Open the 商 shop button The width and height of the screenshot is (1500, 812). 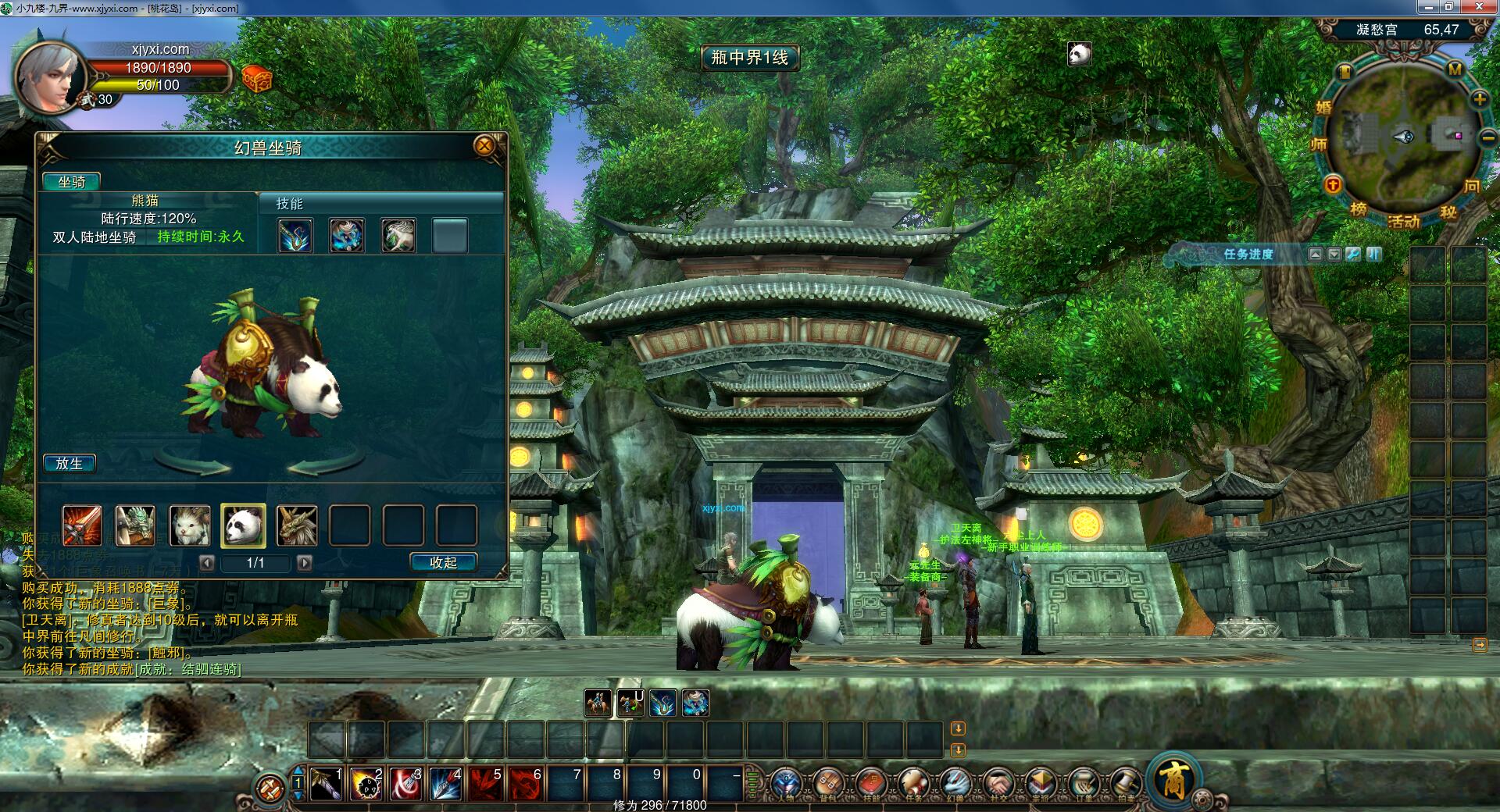[1173, 779]
